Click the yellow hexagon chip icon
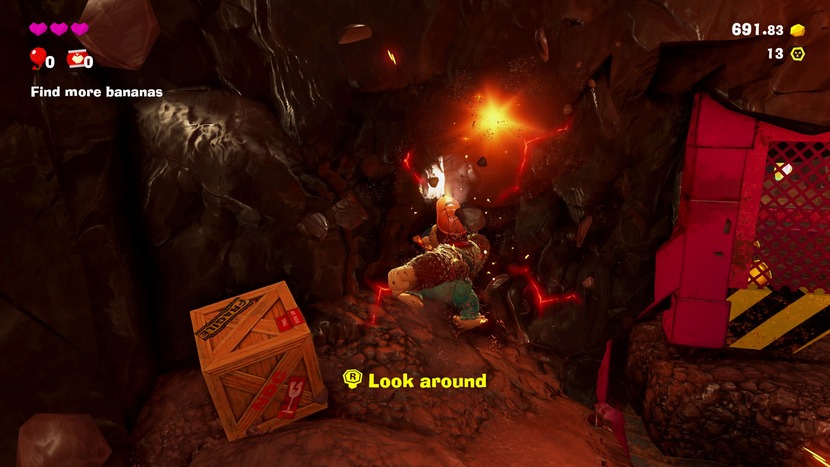Image resolution: width=830 pixels, height=467 pixels. 798,54
